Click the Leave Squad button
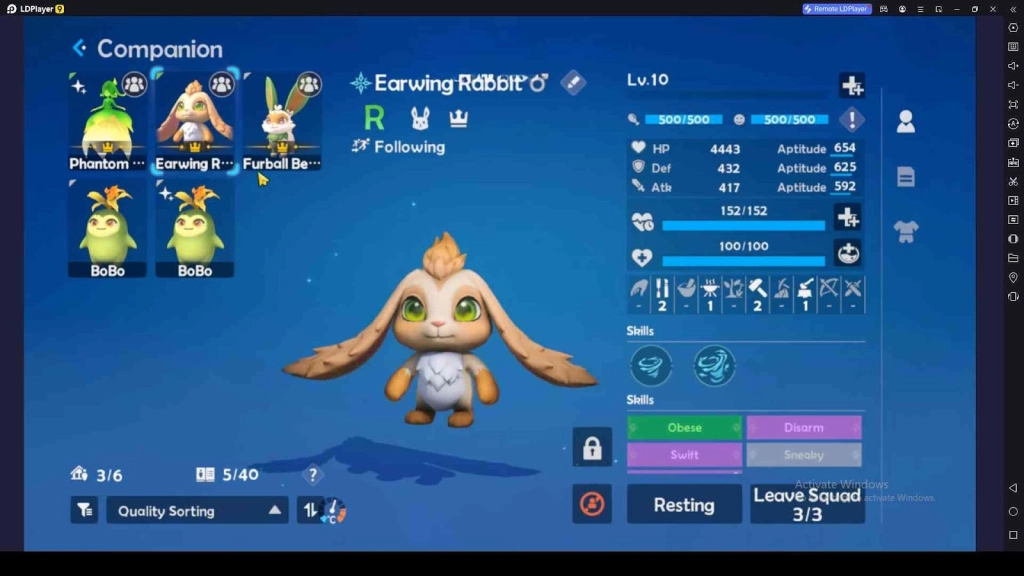This screenshot has width=1024, height=576. (807, 505)
